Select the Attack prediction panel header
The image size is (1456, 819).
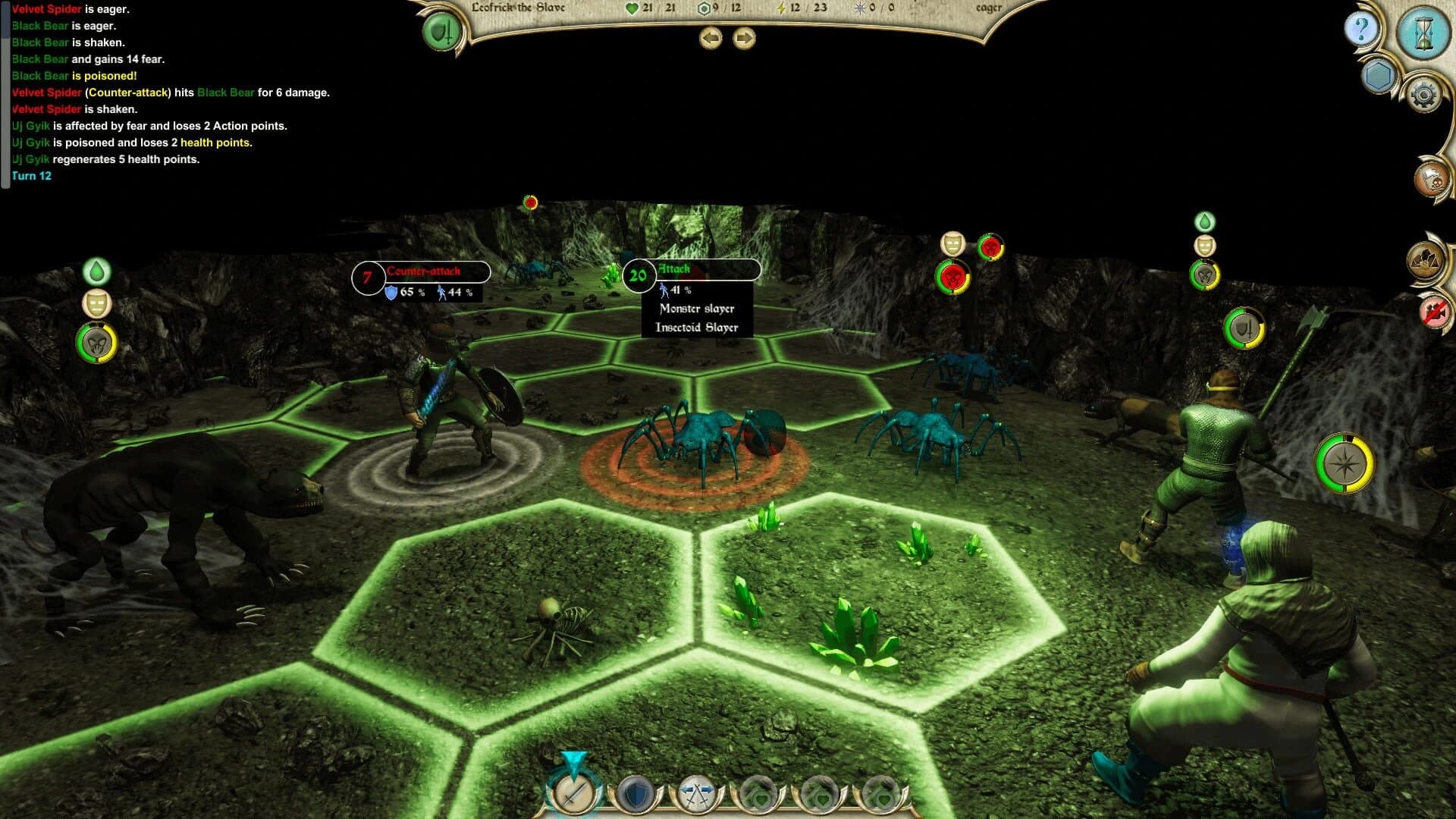(x=675, y=268)
